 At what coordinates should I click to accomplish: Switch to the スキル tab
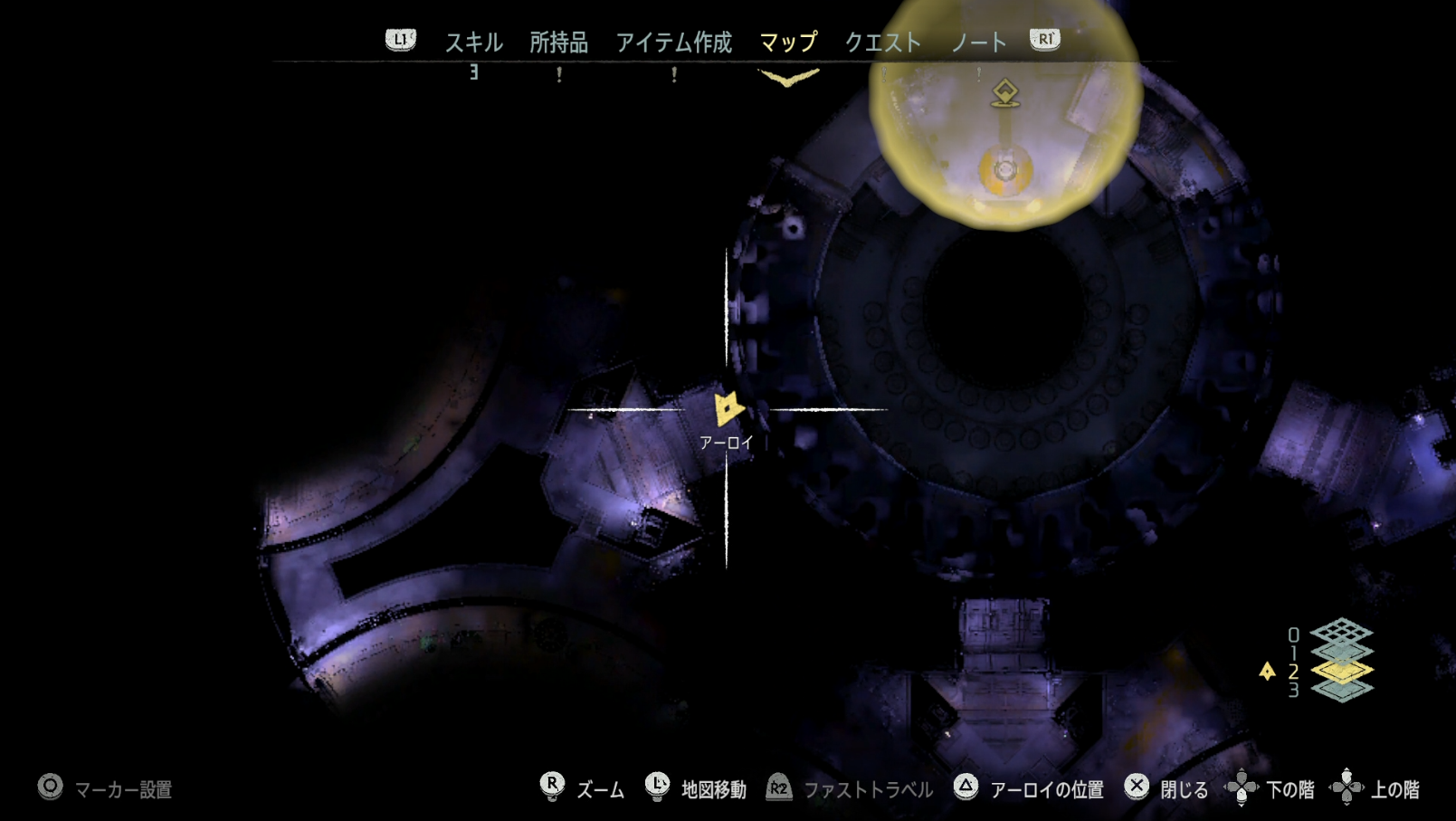tap(473, 42)
